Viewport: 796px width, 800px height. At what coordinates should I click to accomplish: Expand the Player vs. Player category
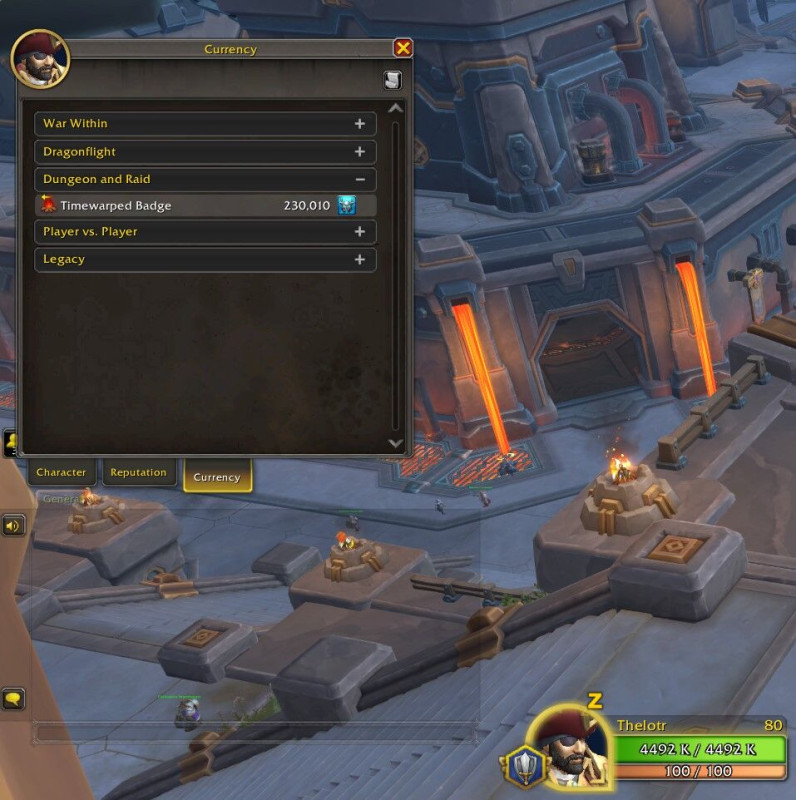click(359, 232)
